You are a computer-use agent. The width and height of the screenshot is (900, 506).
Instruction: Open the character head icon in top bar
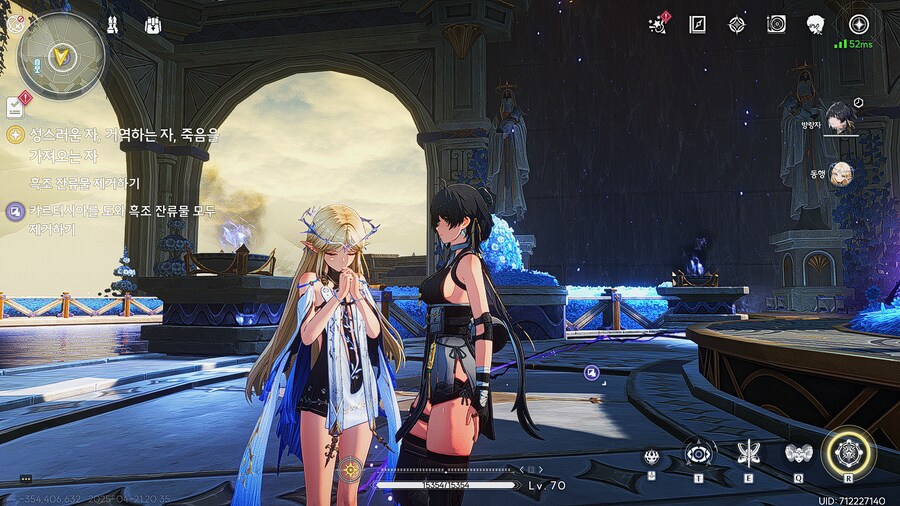coord(815,24)
